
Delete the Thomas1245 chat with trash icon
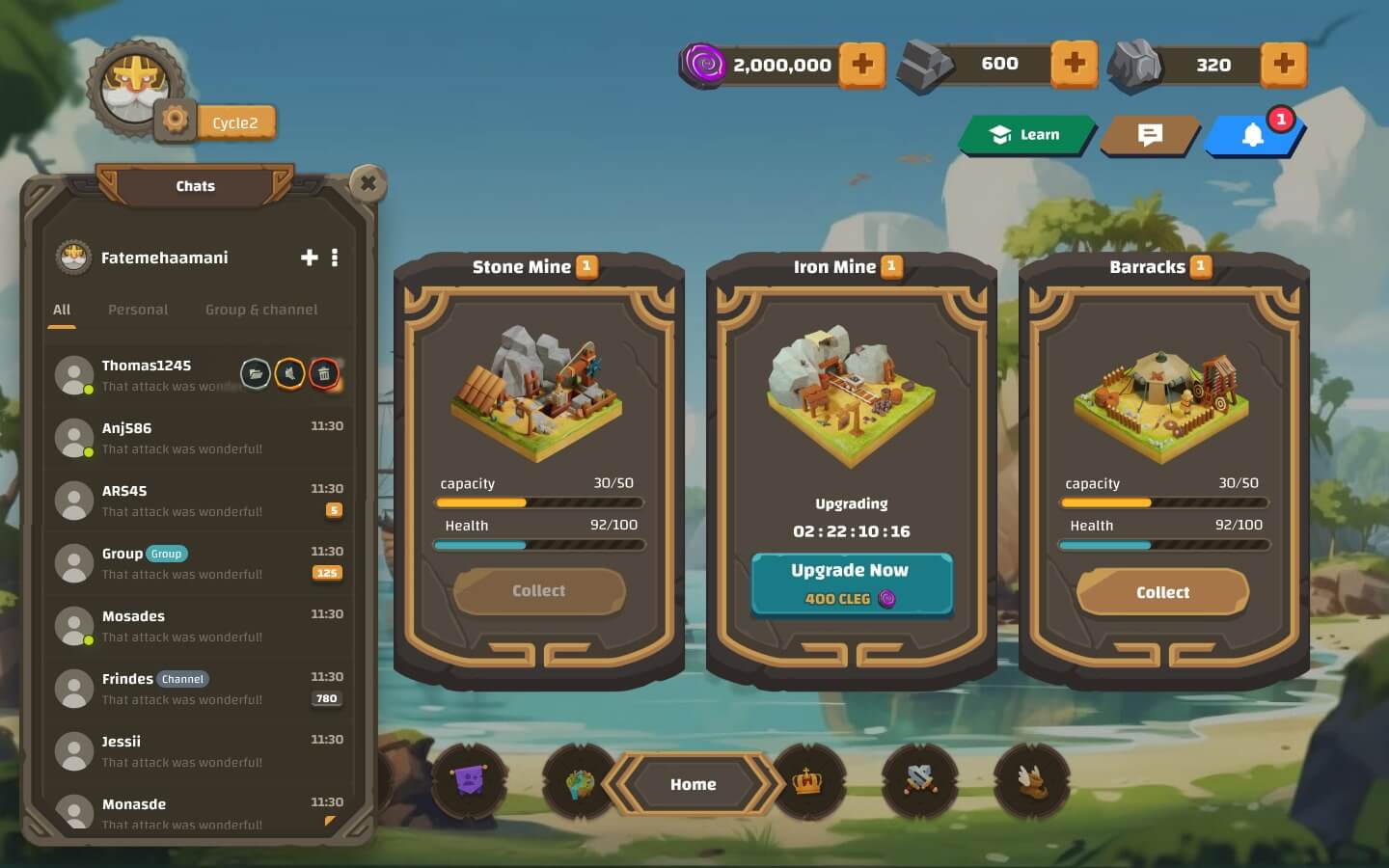tap(324, 373)
